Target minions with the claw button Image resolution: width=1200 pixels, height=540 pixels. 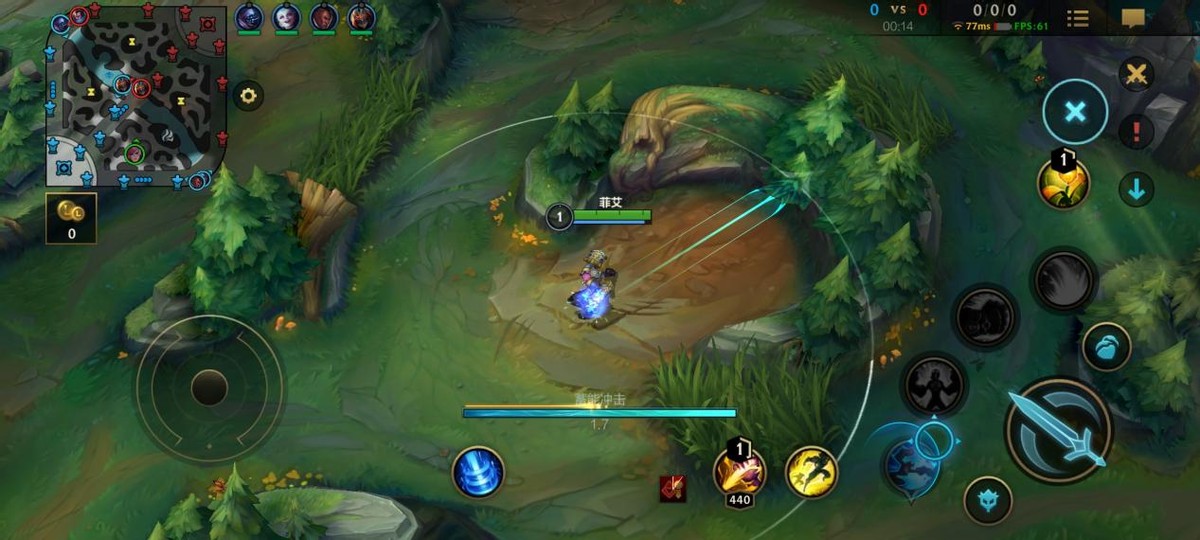1106,347
